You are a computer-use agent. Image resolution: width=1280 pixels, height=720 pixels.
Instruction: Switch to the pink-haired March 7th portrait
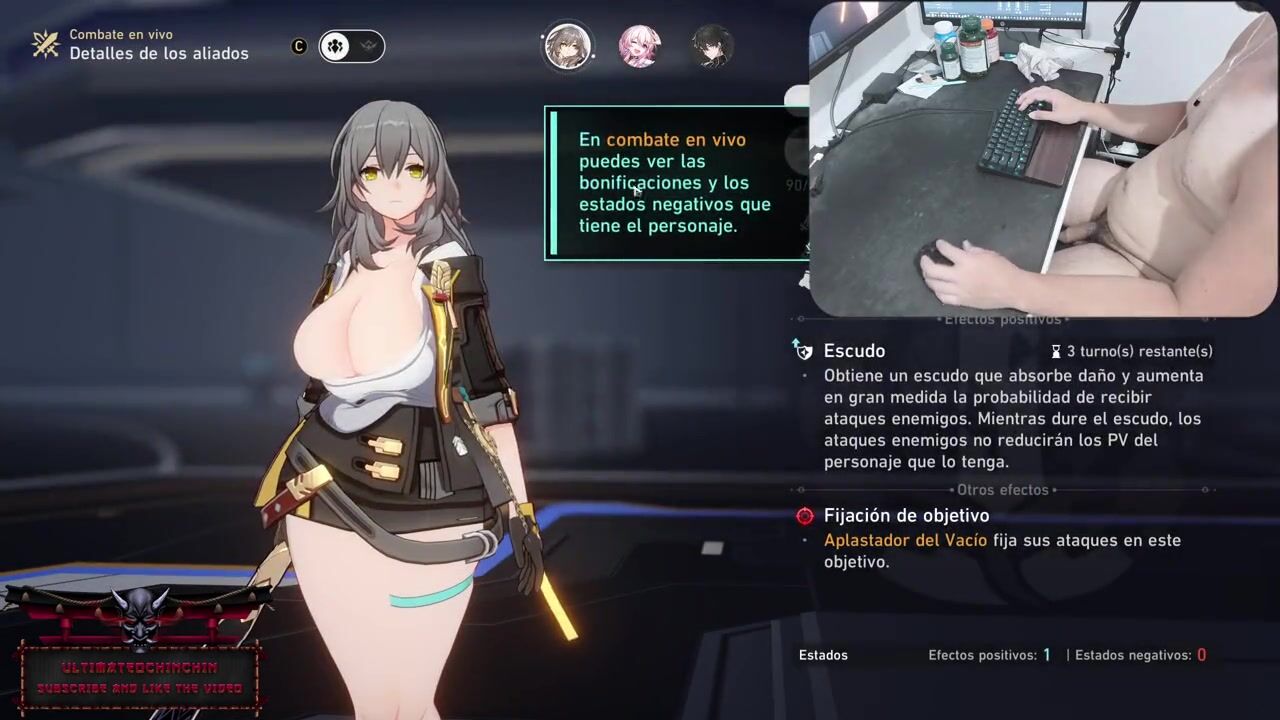[639, 47]
